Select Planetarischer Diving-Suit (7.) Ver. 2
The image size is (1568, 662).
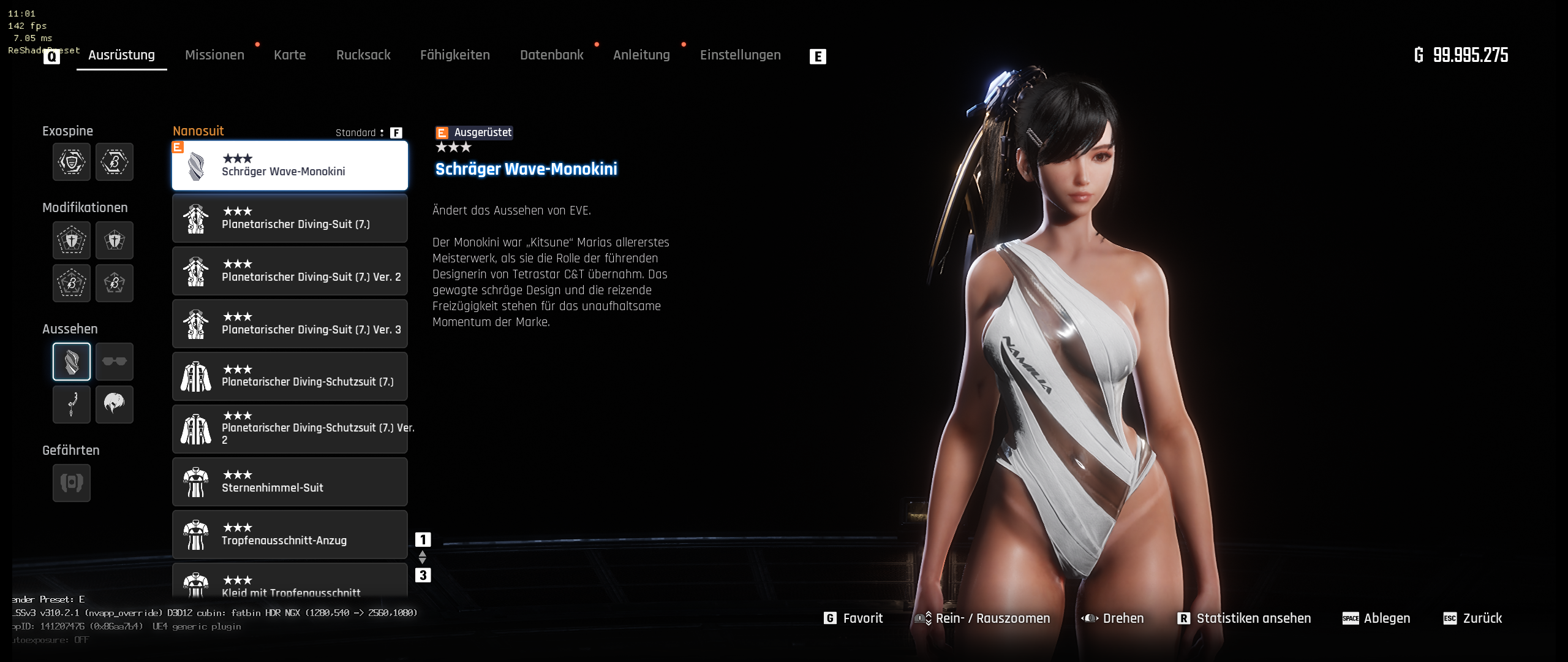point(290,271)
